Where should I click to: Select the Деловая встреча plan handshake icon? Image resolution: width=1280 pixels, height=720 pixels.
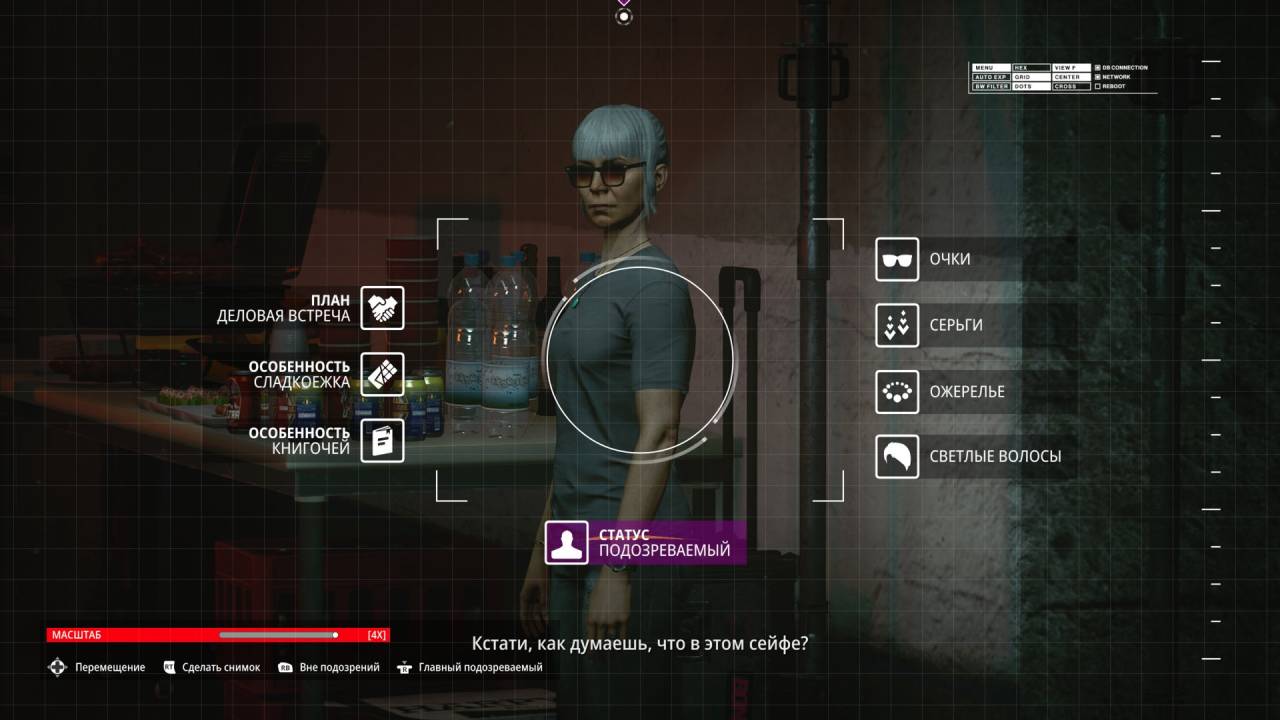click(382, 308)
